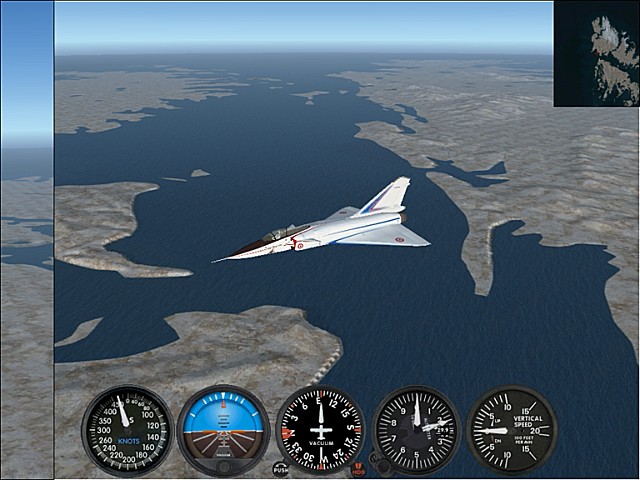Click the airspeed indicator gauge in knots
The image size is (640, 480).
pos(127,430)
